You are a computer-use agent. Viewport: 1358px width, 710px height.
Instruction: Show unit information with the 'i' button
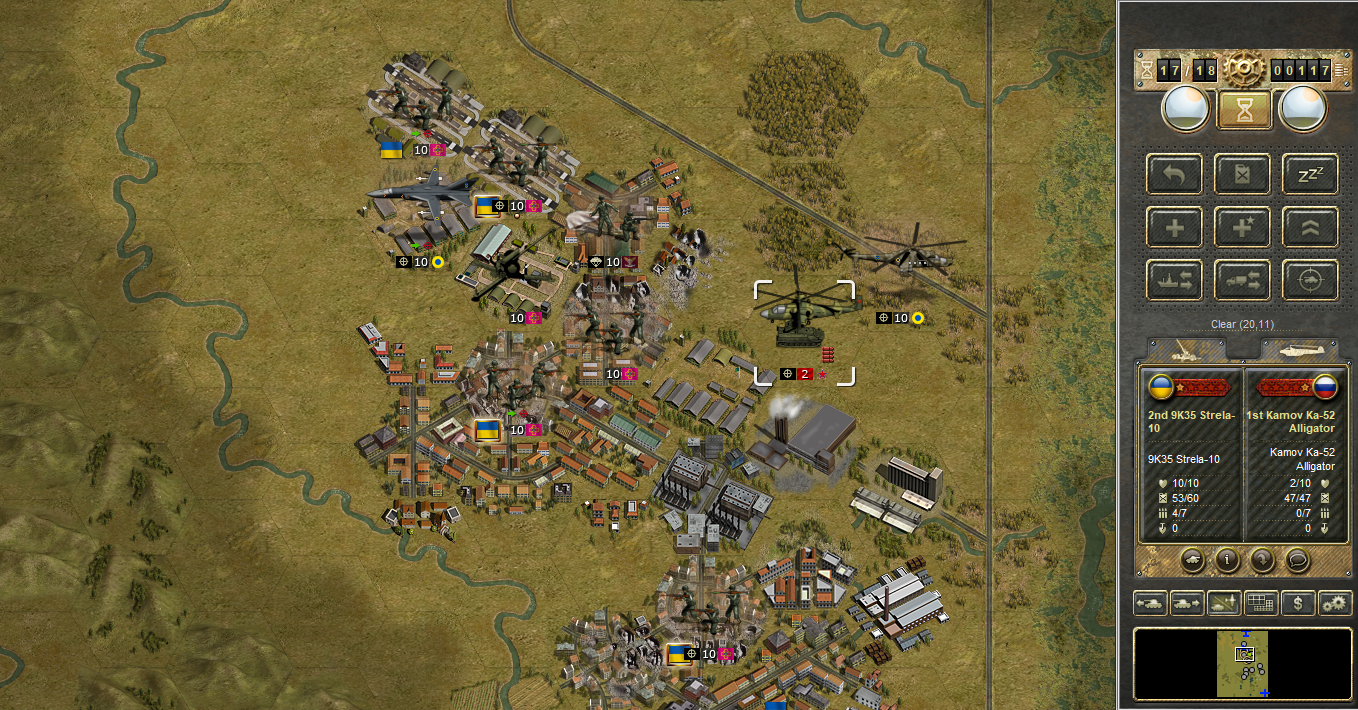coord(1228,559)
